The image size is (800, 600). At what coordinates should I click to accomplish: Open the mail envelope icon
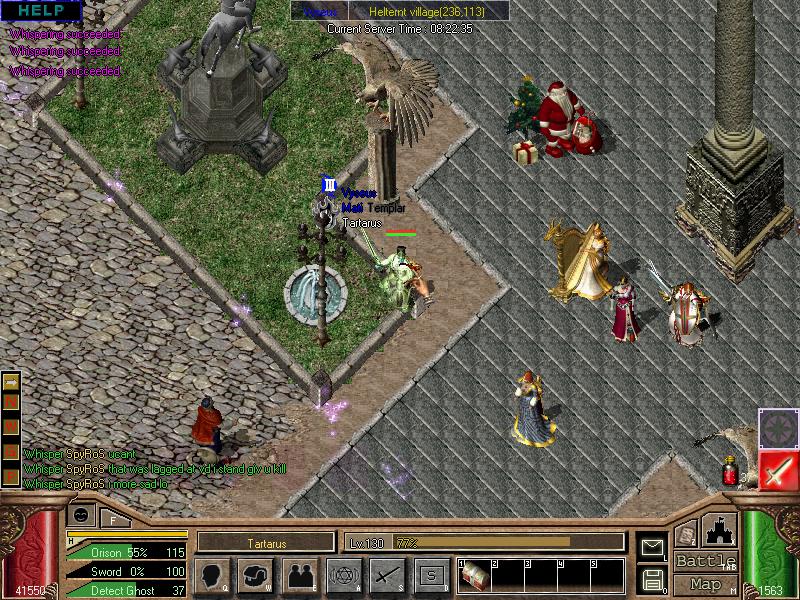(x=652, y=547)
